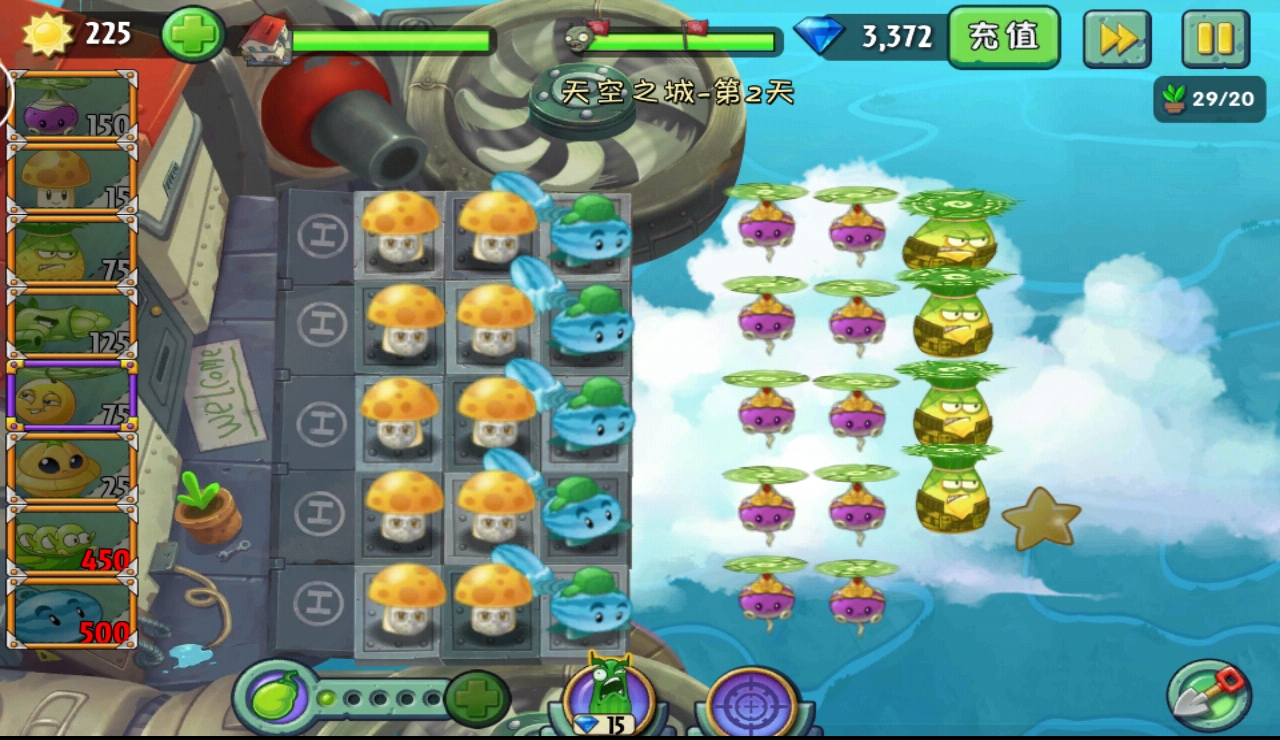Viewport: 1280px width, 740px height.
Task: Toggle fast-forward speed
Action: click(x=1117, y=38)
